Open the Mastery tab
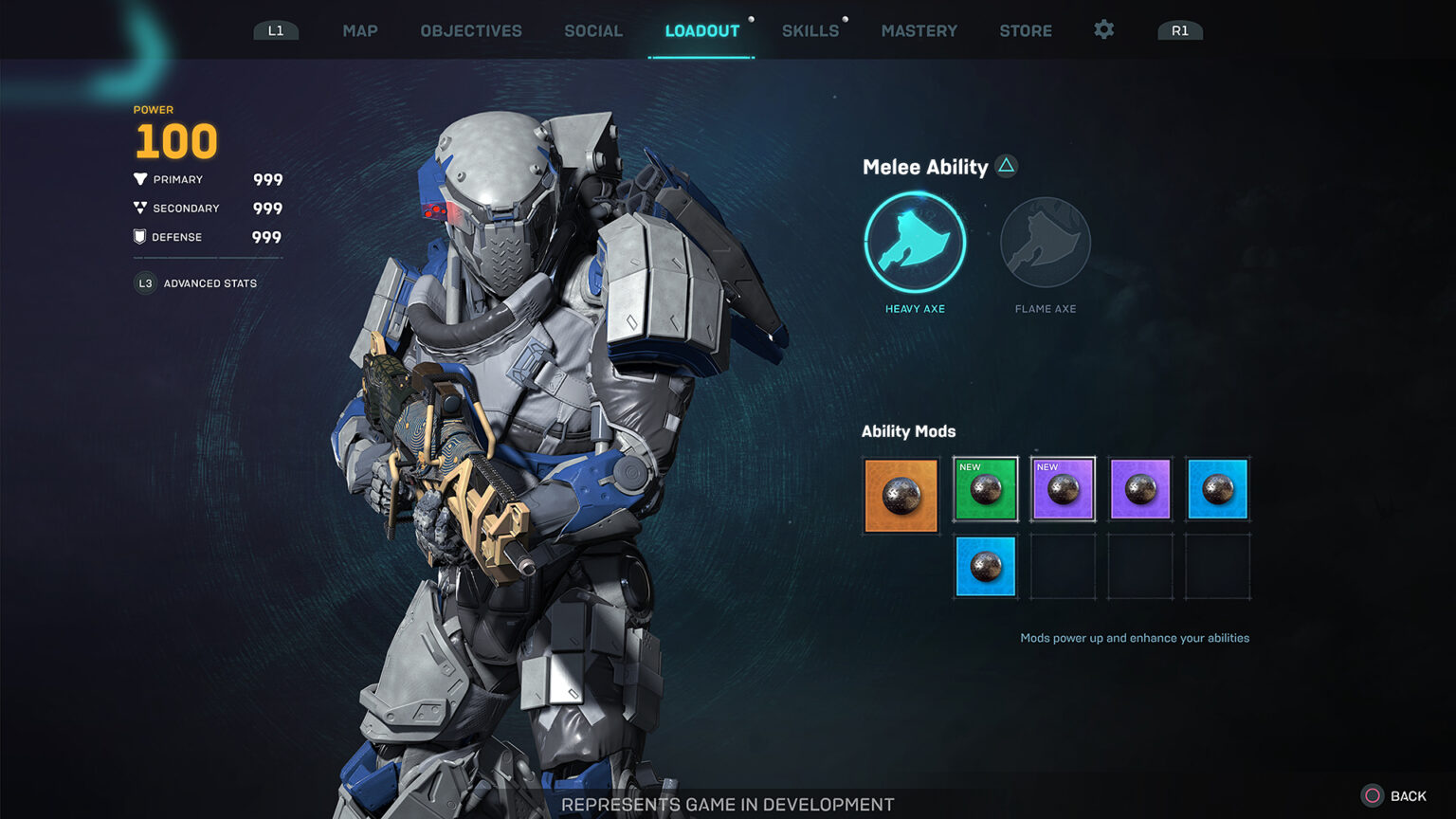Viewport: 1456px width, 819px height. 919,30
